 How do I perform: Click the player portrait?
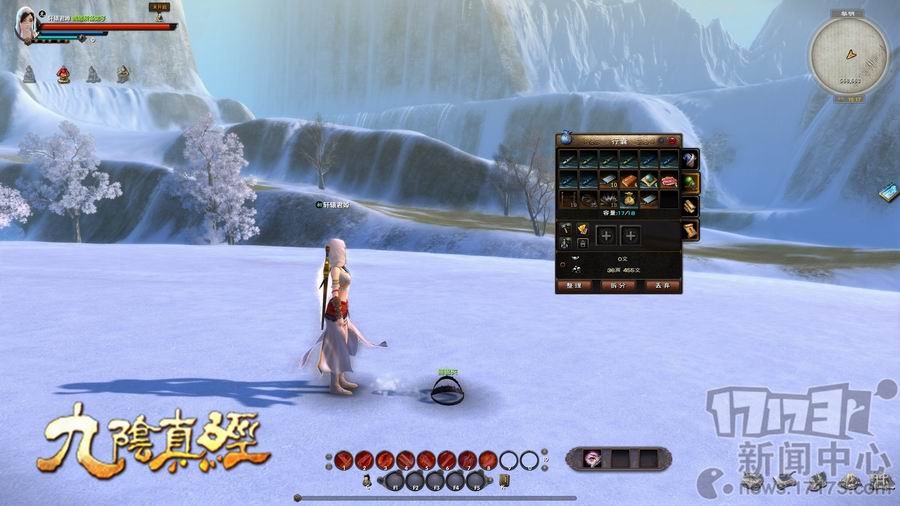click(27, 24)
